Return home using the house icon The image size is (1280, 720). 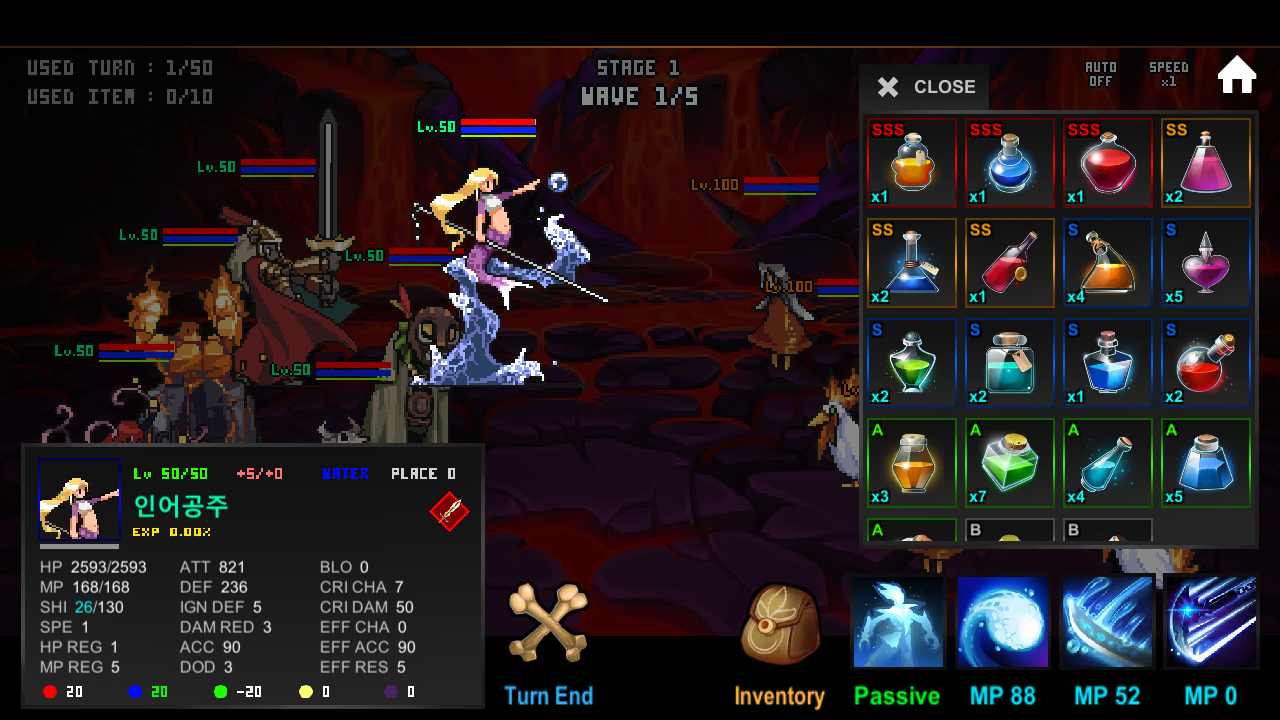click(x=1237, y=74)
